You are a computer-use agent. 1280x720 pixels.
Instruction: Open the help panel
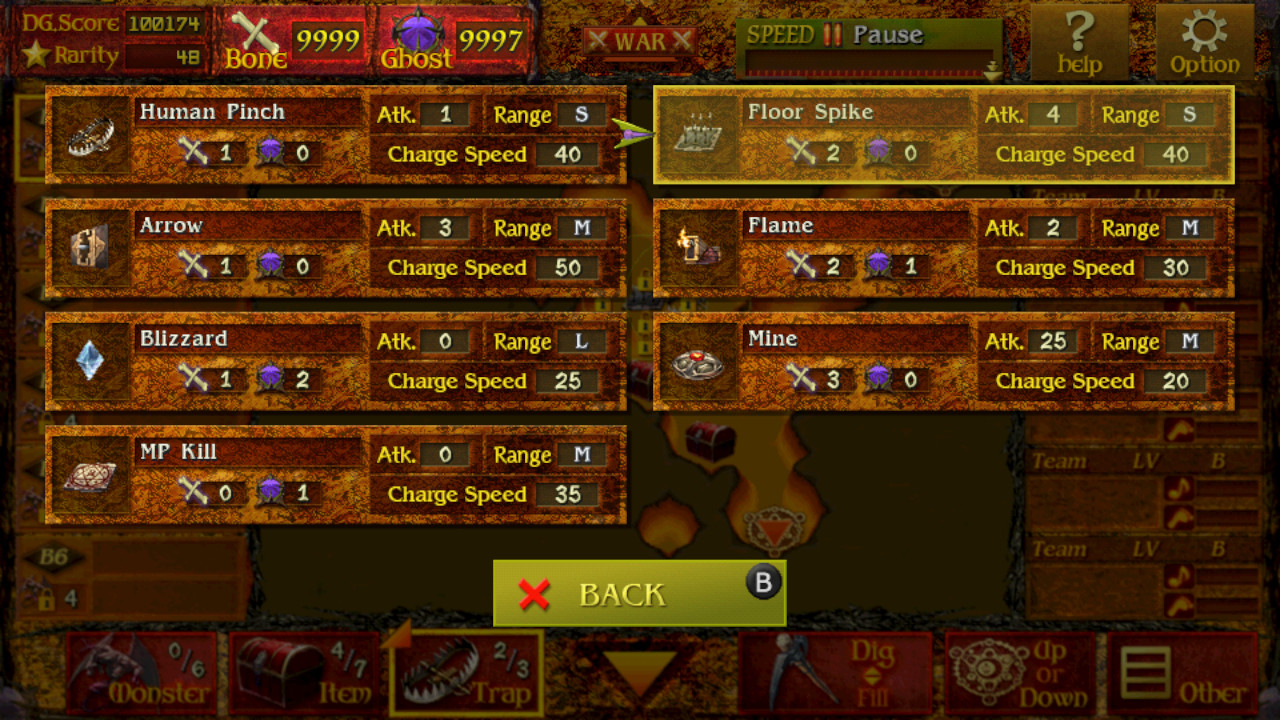[1078, 42]
